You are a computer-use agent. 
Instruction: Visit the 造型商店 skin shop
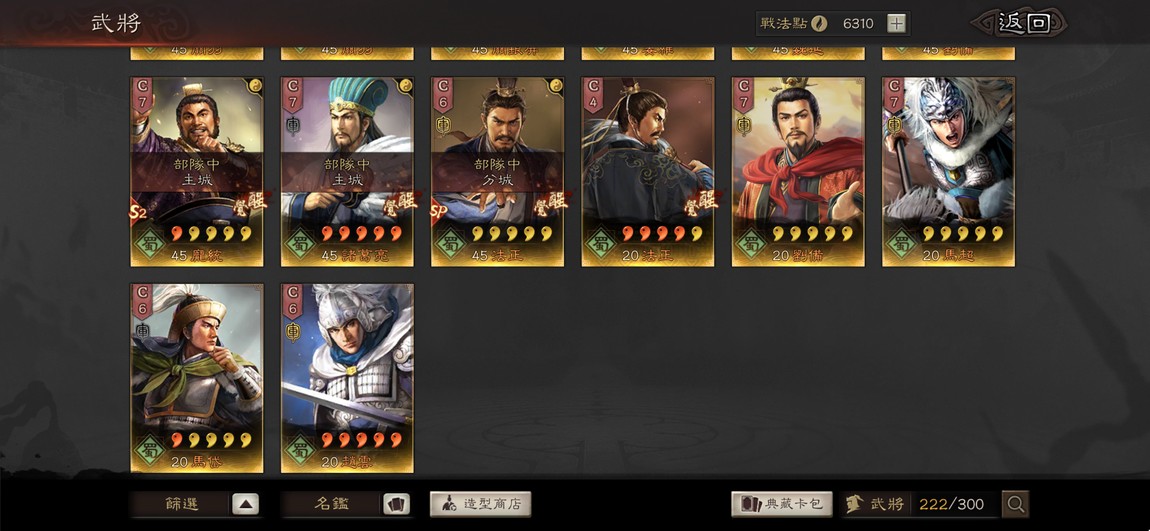pos(481,504)
